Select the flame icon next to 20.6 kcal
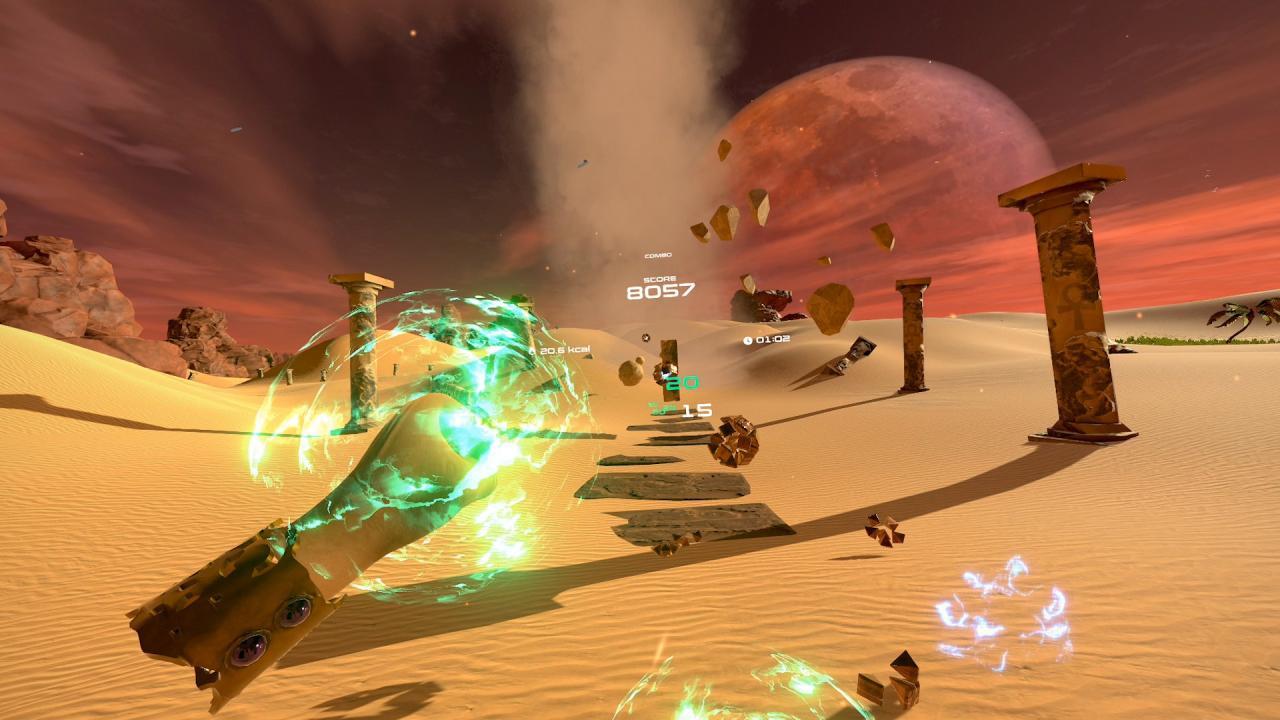Image resolution: width=1280 pixels, height=720 pixels. point(532,351)
